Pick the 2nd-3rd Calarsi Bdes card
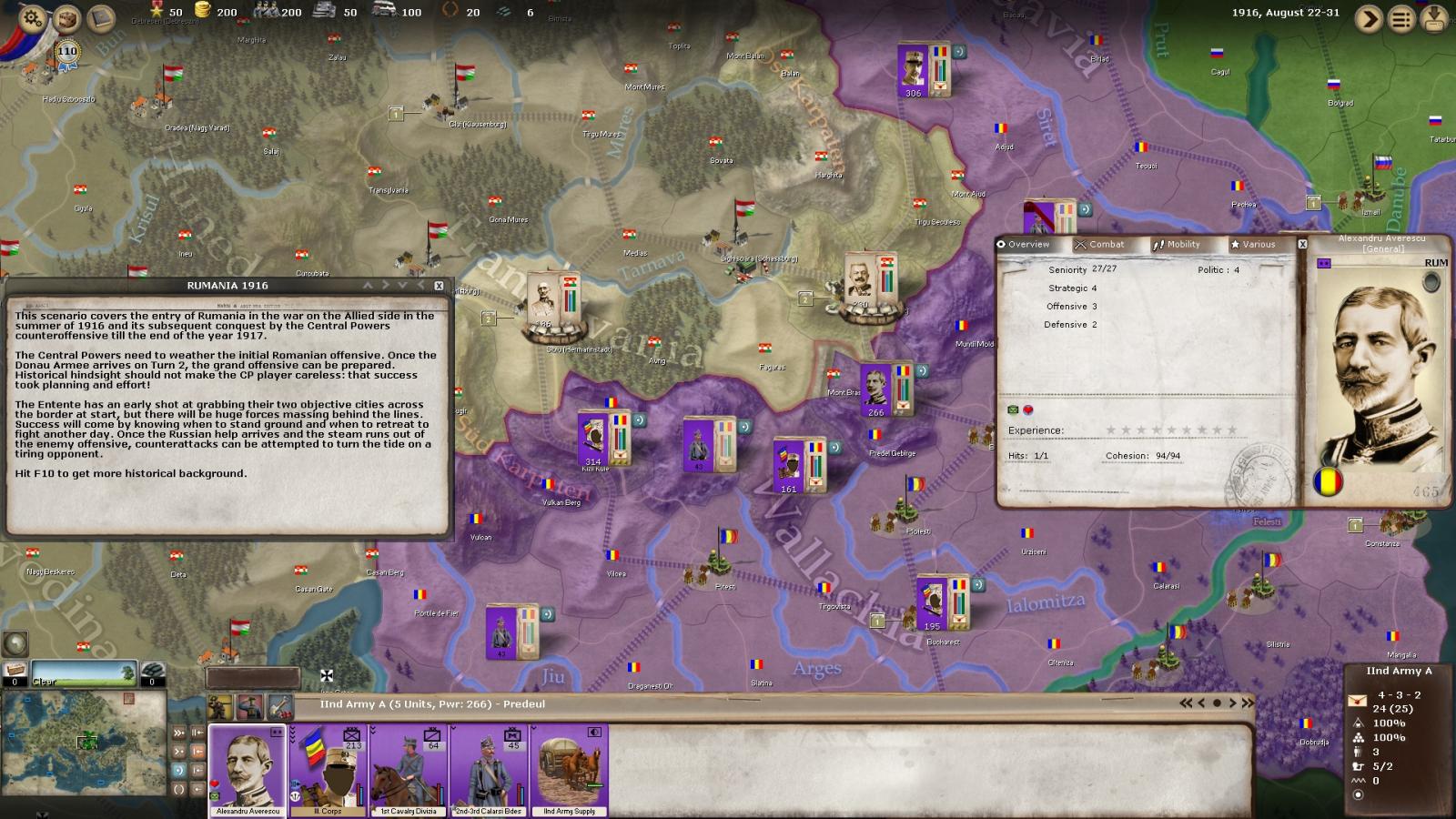The width and height of the screenshot is (1456, 819). (489, 770)
